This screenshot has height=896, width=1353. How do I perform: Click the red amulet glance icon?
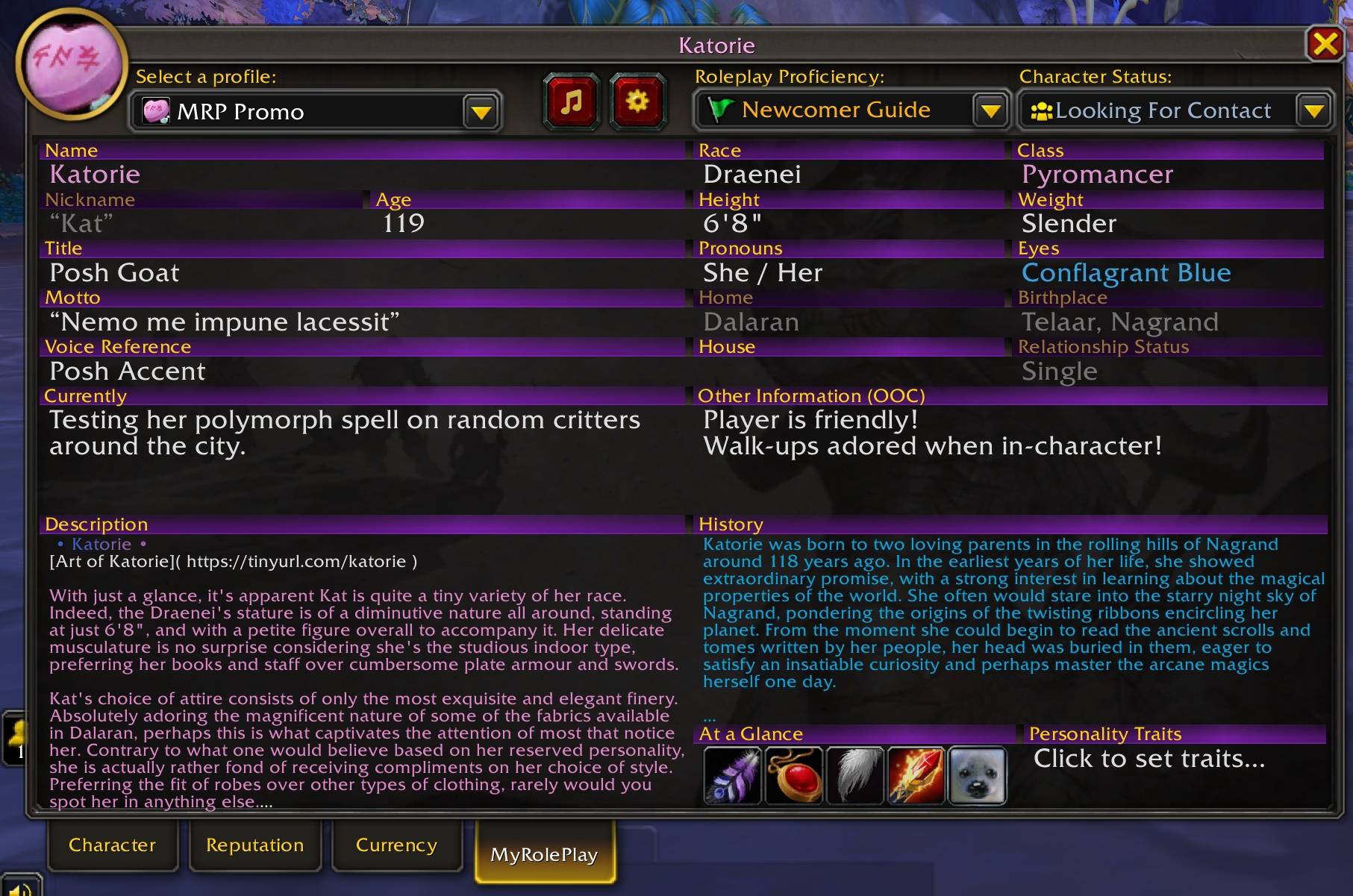(x=793, y=776)
